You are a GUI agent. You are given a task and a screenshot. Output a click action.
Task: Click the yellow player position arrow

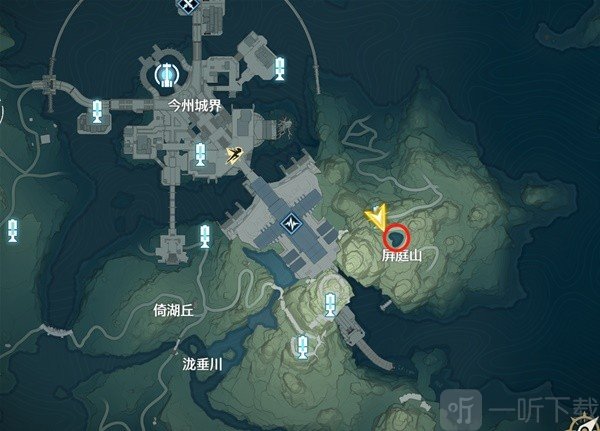(377, 216)
